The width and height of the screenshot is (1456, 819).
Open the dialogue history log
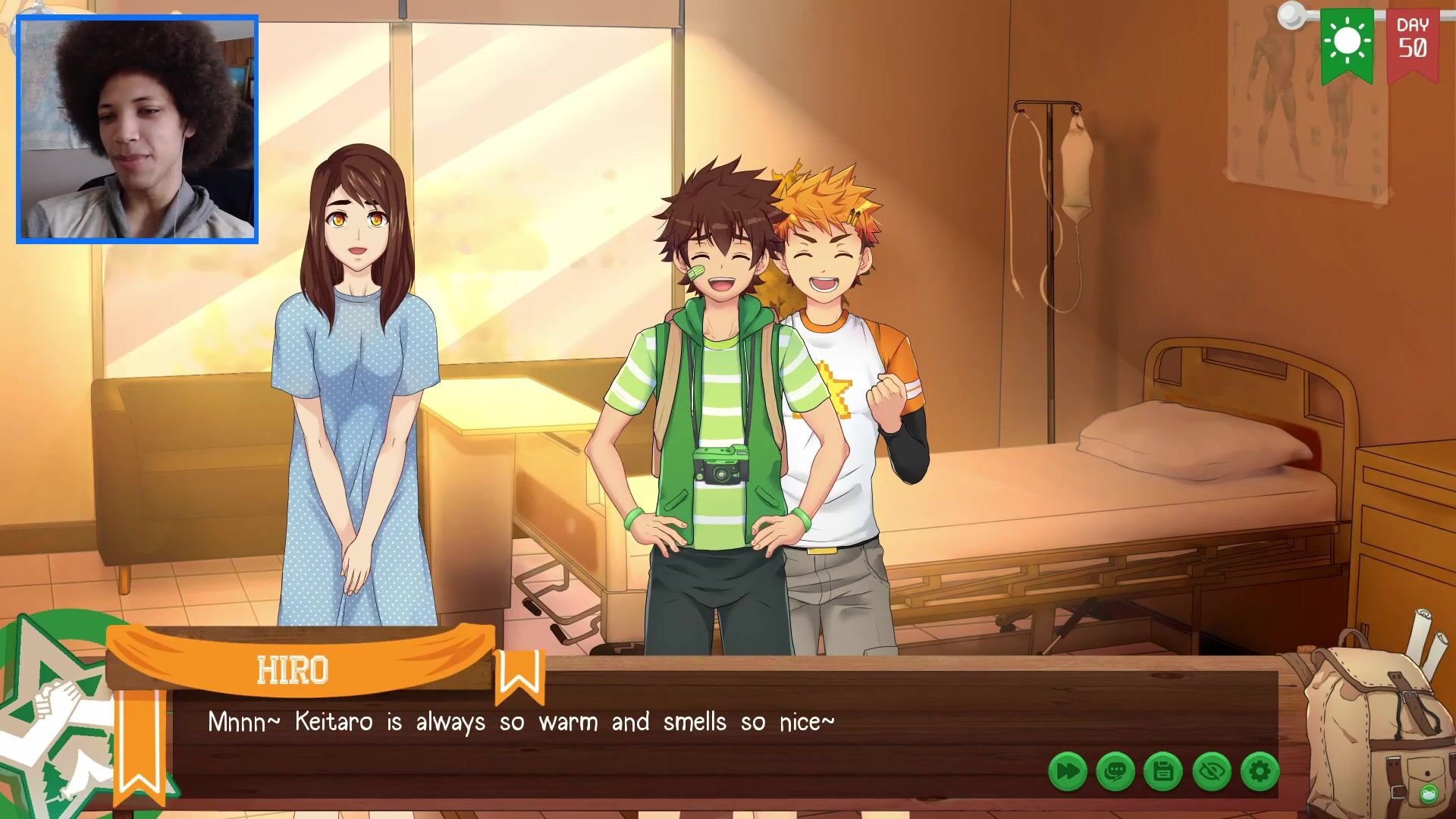(x=1116, y=772)
